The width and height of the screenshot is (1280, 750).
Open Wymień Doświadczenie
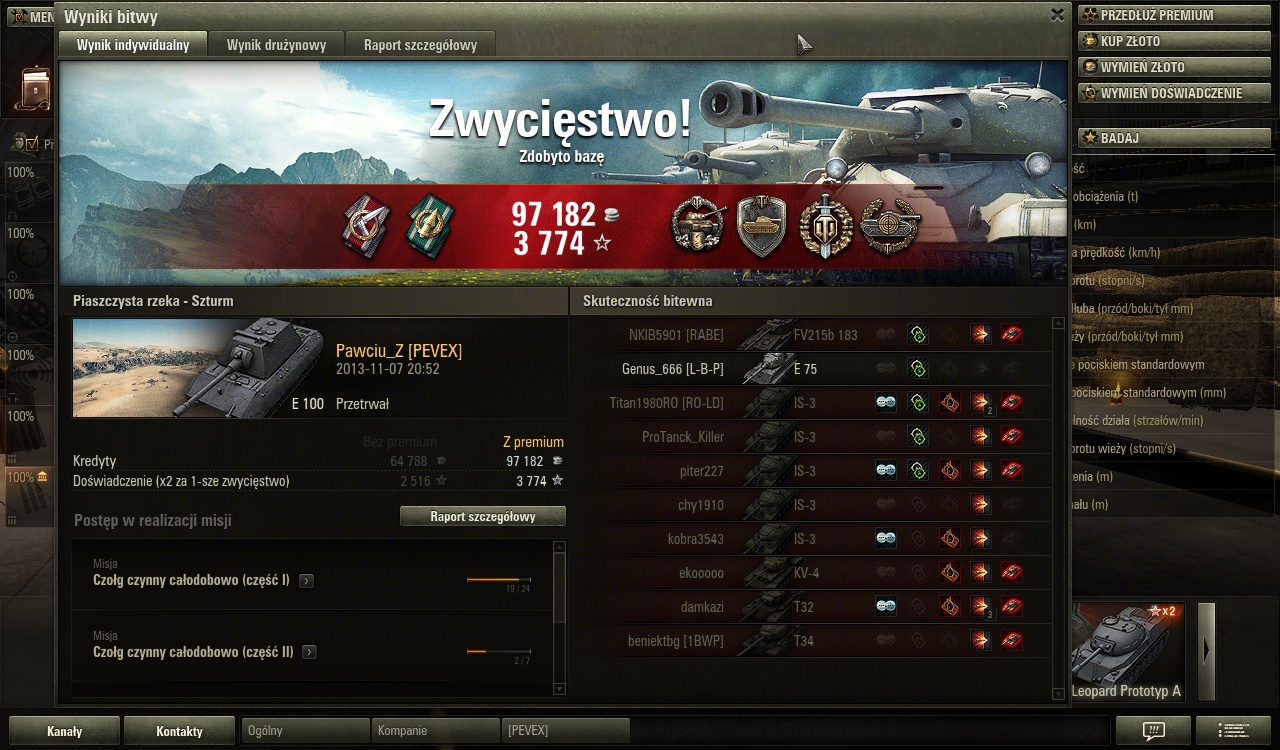coord(1174,93)
